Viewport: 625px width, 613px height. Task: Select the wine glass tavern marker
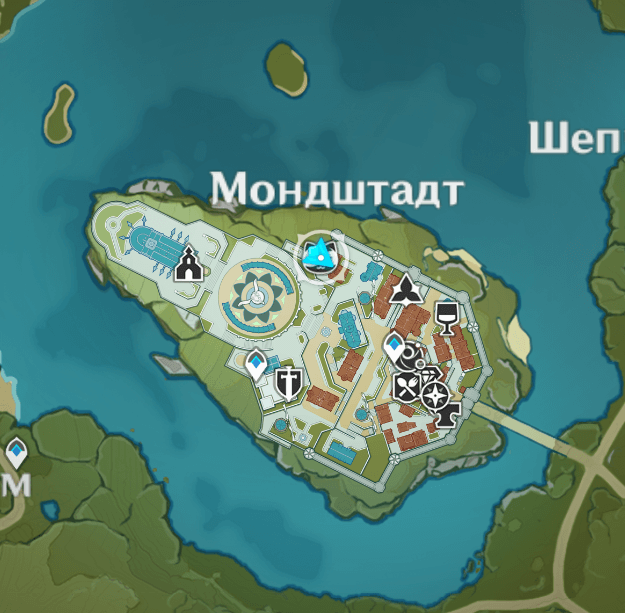pyautogui.click(x=446, y=319)
